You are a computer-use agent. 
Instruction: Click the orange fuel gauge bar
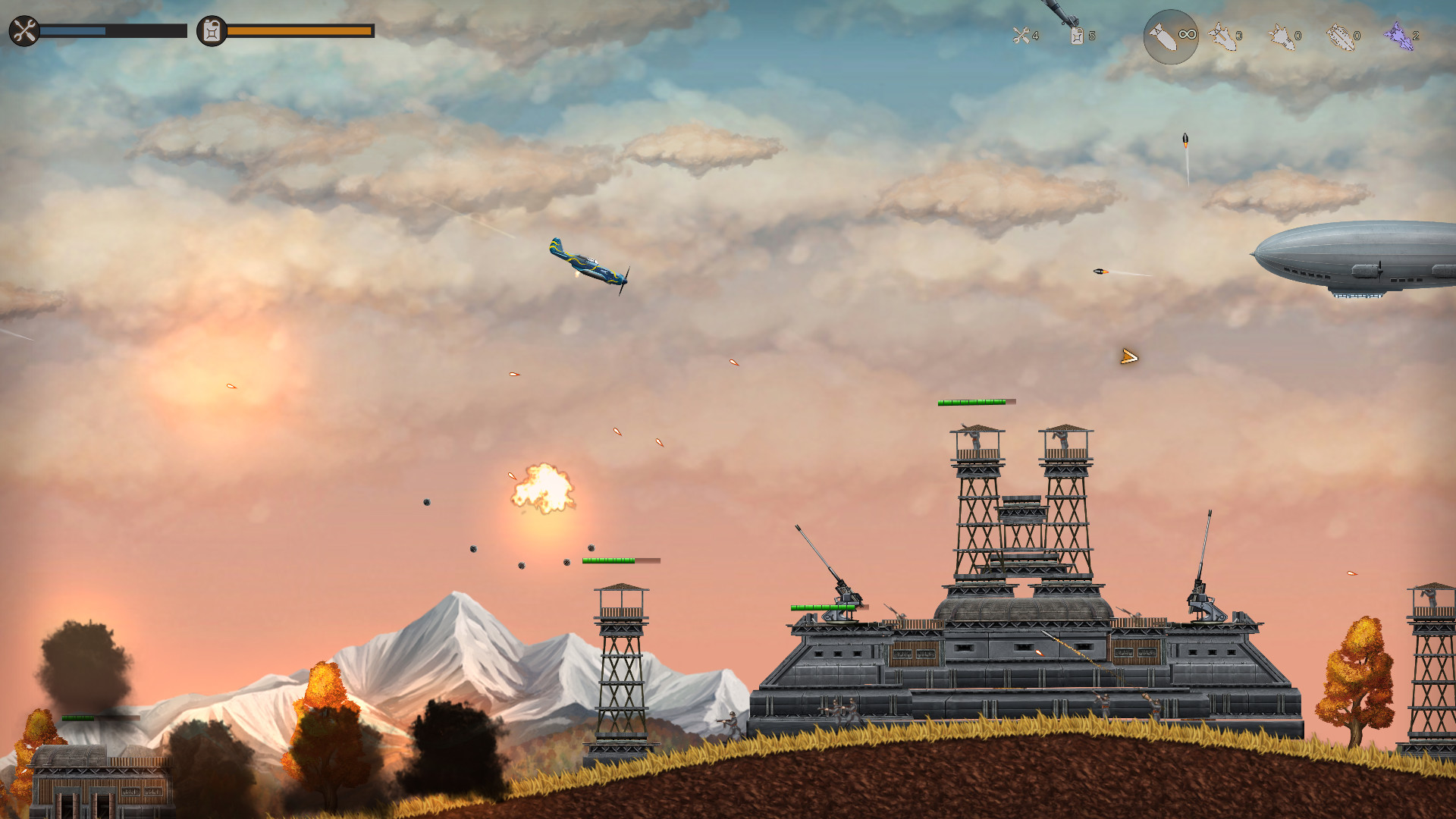(x=300, y=32)
